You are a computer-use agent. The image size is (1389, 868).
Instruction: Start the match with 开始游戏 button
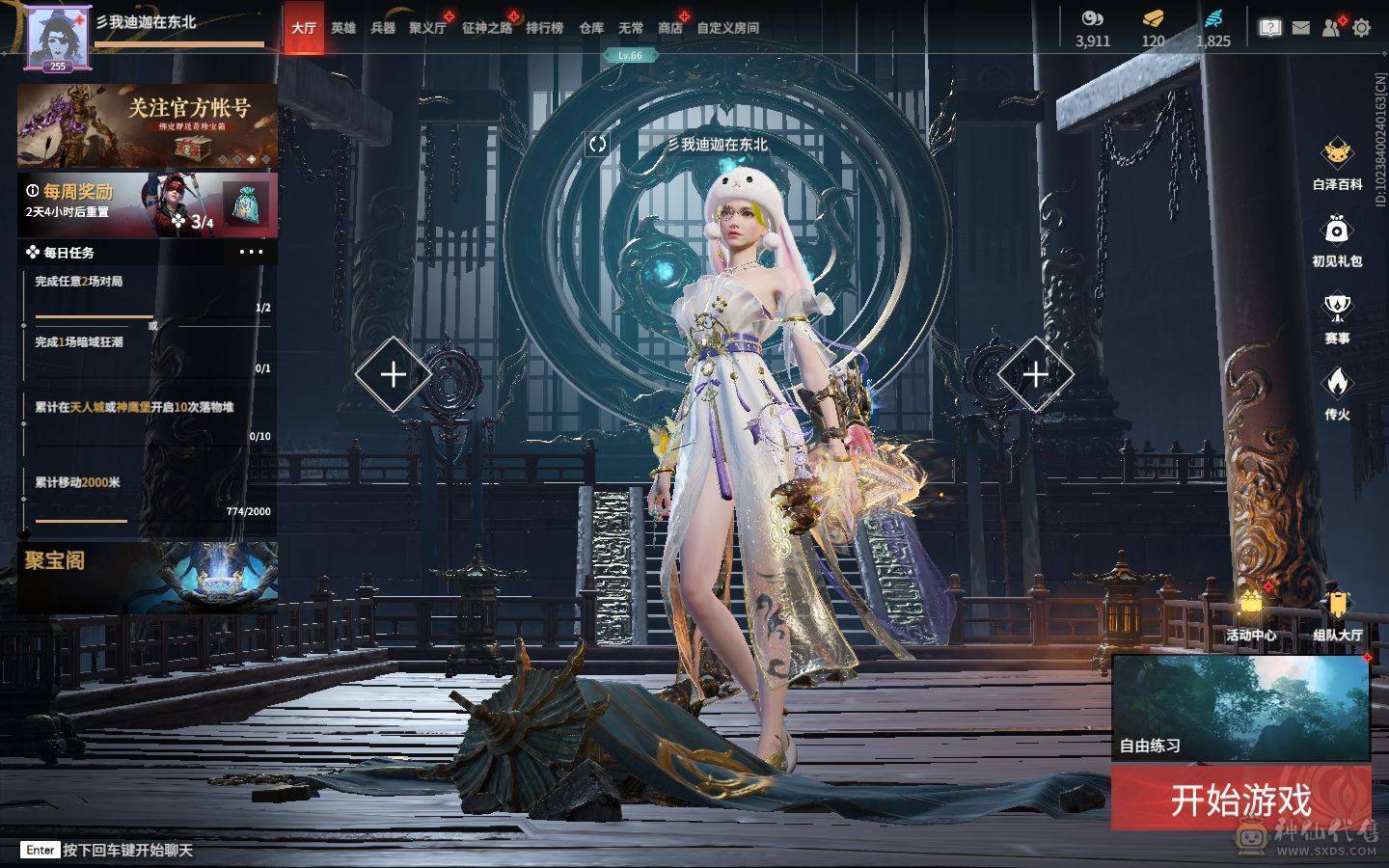click(x=1240, y=800)
